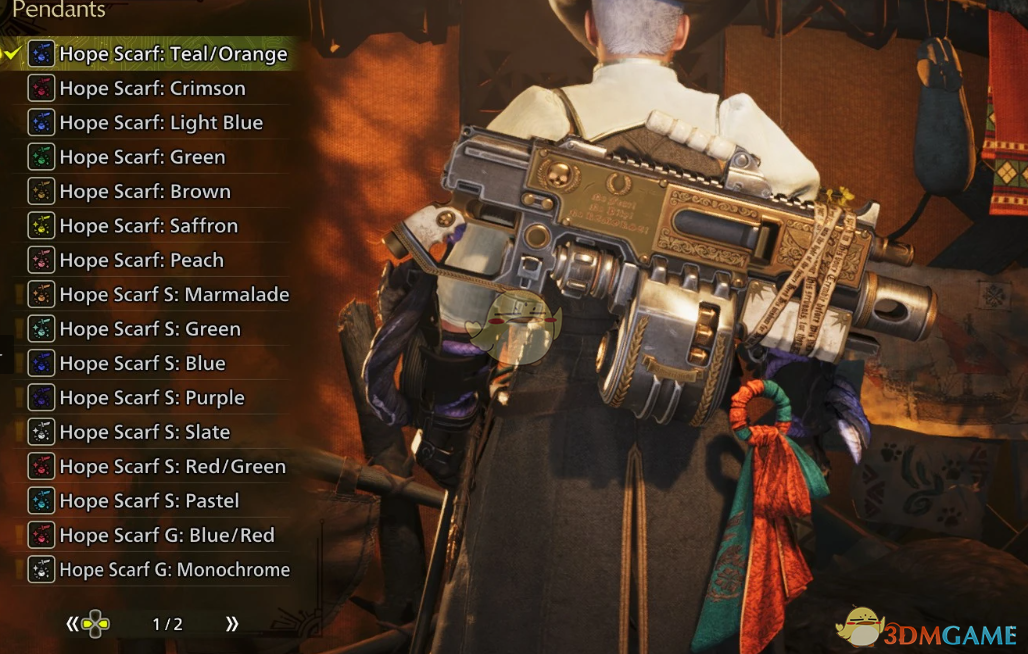Choose the Hope Scarf S: Green row
The width and height of the screenshot is (1028, 654).
point(150,329)
